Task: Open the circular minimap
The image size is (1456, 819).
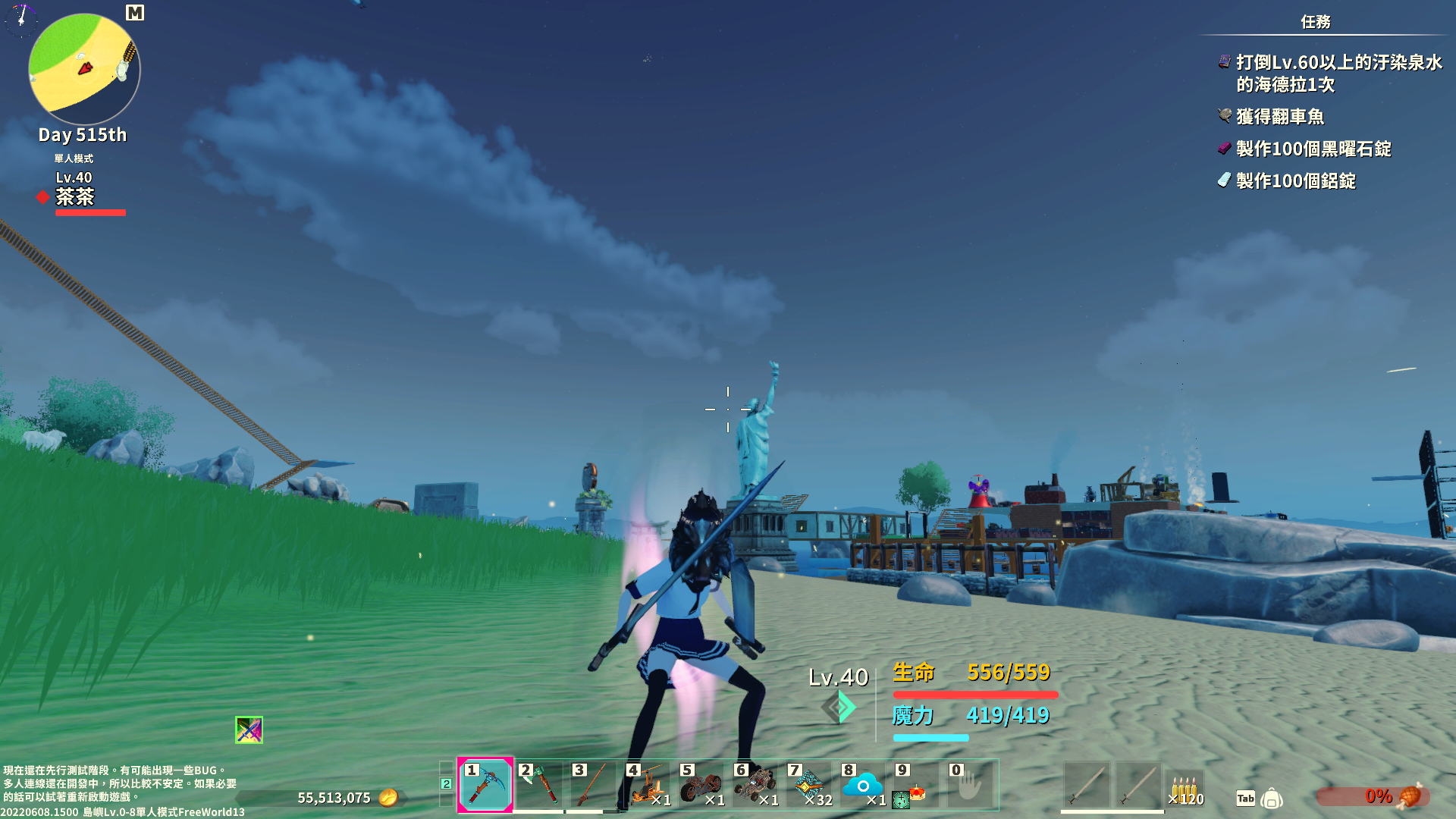Action: 84,68
